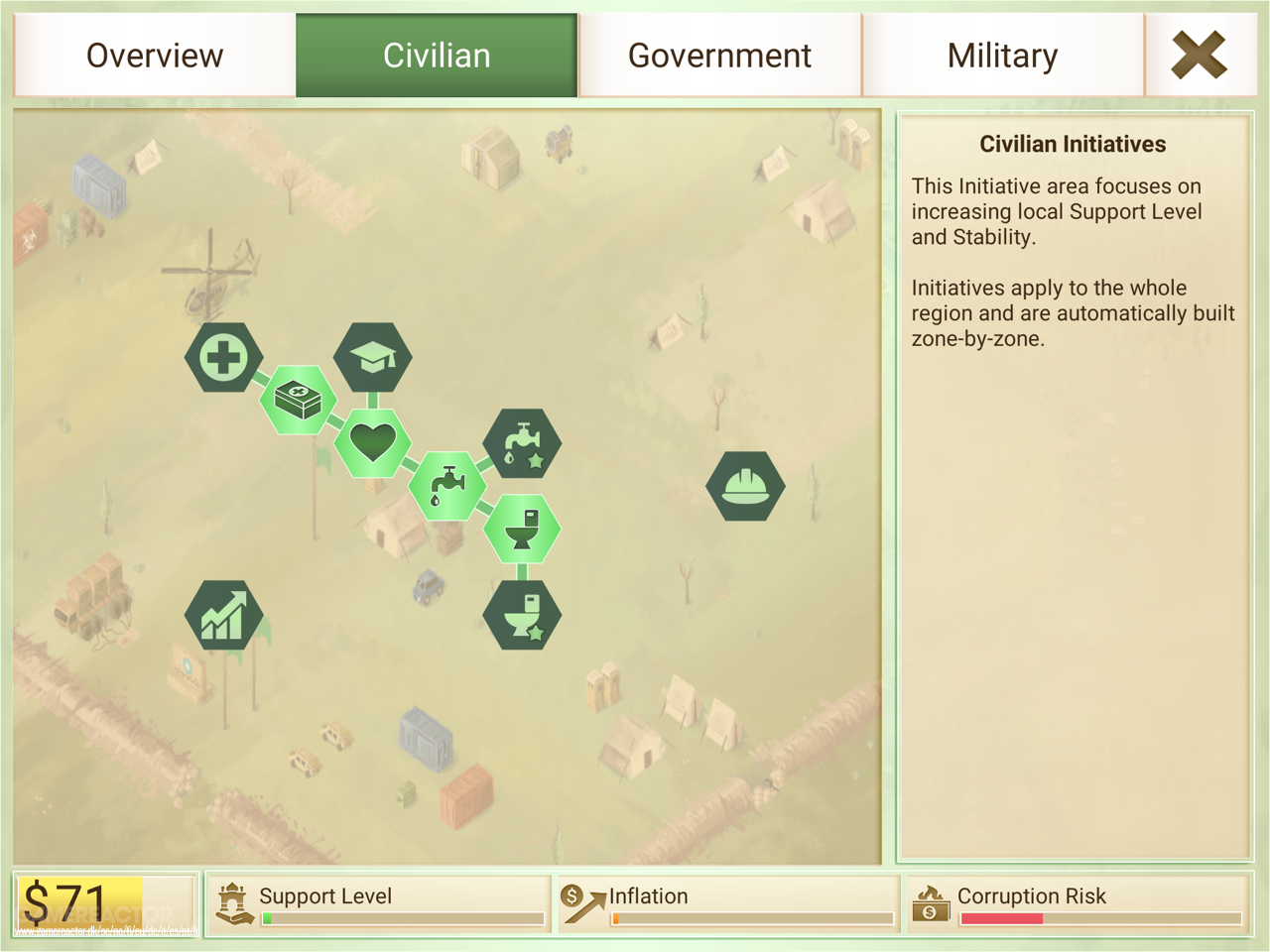Screen dimensions: 1270x952
Task: Select the hard hat initiative hexagon
Action: [x=745, y=485]
